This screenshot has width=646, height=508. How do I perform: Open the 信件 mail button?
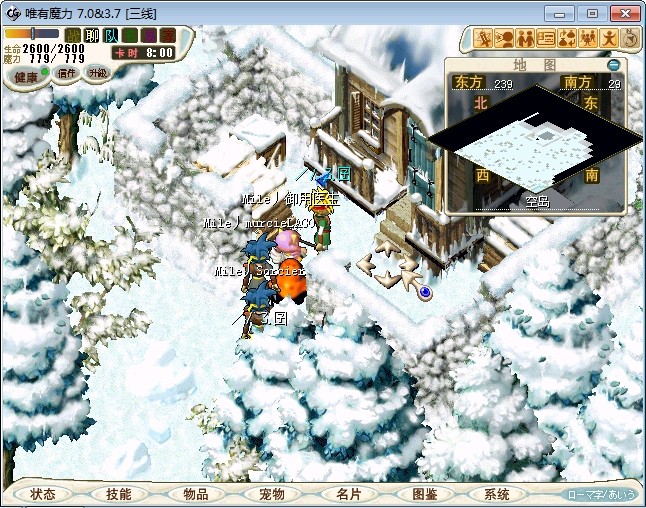point(67,73)
